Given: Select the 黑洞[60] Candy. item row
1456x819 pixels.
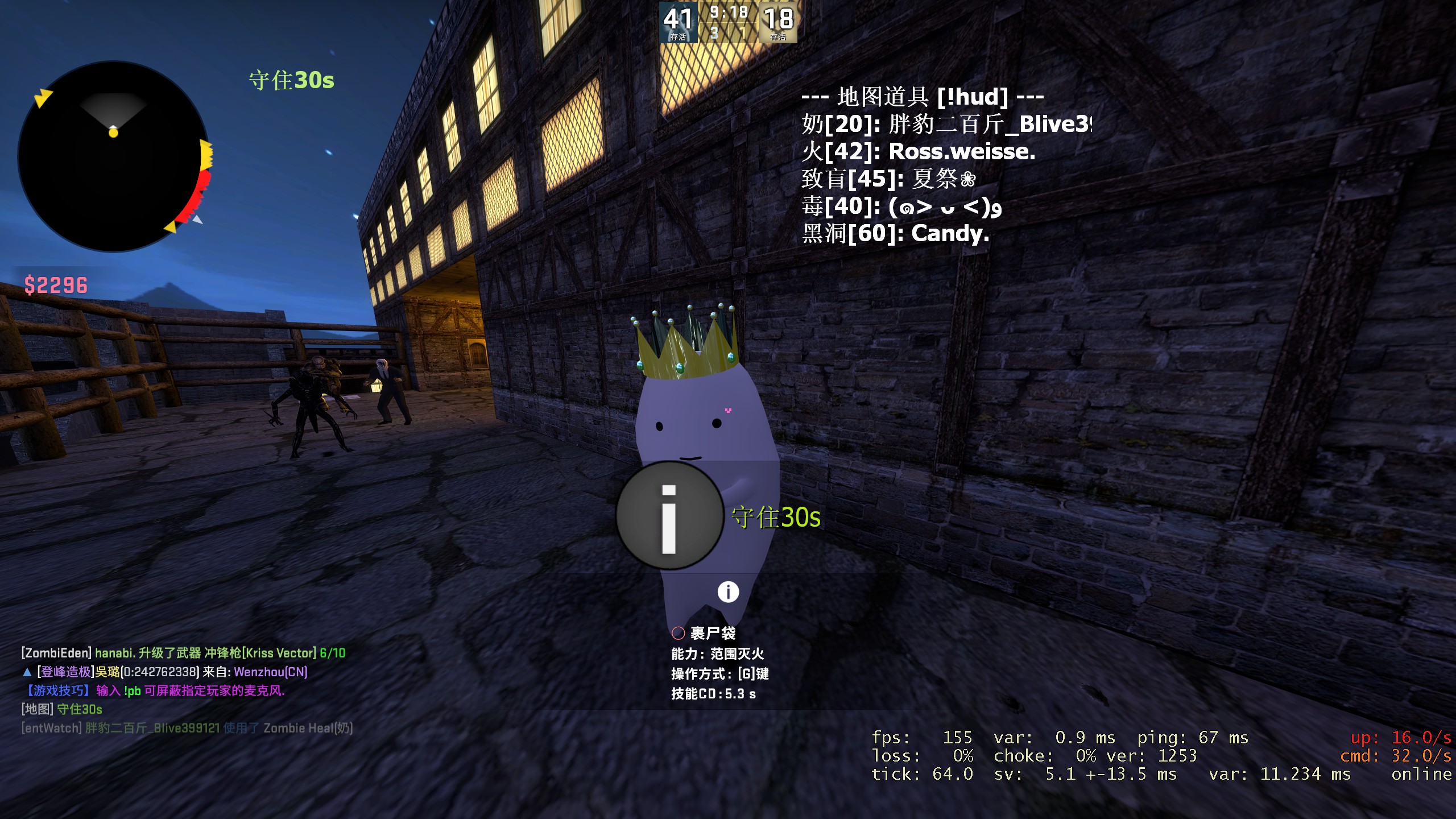Looking at the screenshot, I should coord(895,233).
